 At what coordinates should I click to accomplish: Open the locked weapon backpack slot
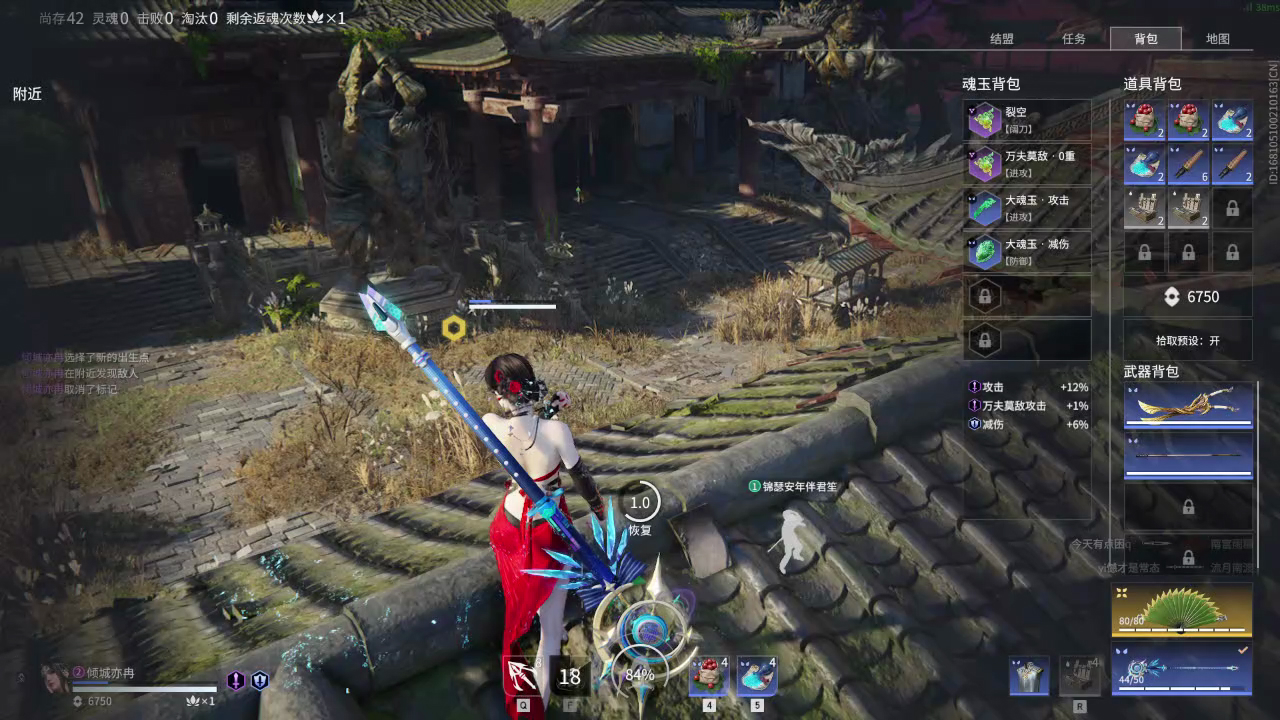[x=1188, y=505]
